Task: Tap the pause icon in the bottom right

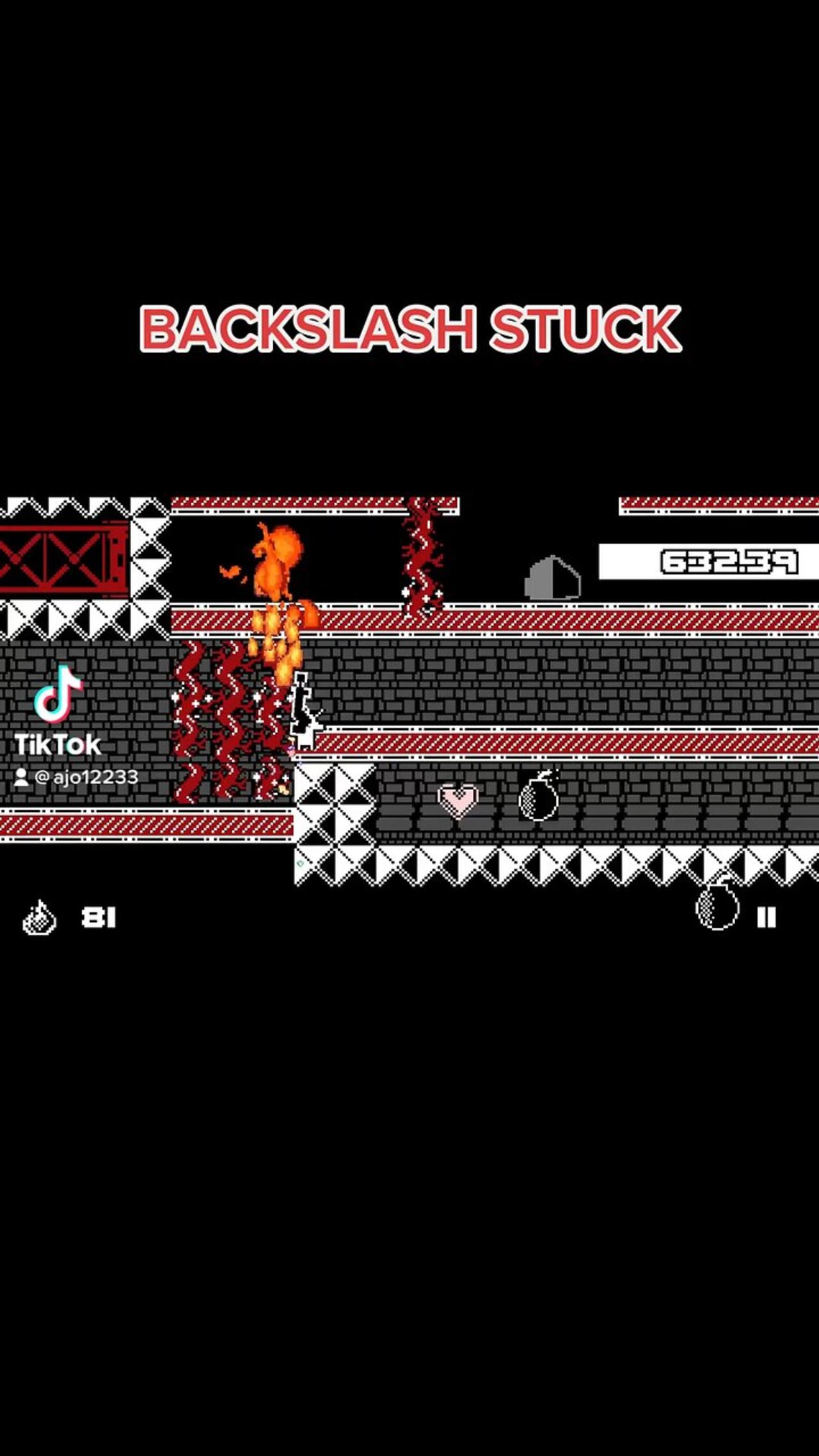Action: 767,917
